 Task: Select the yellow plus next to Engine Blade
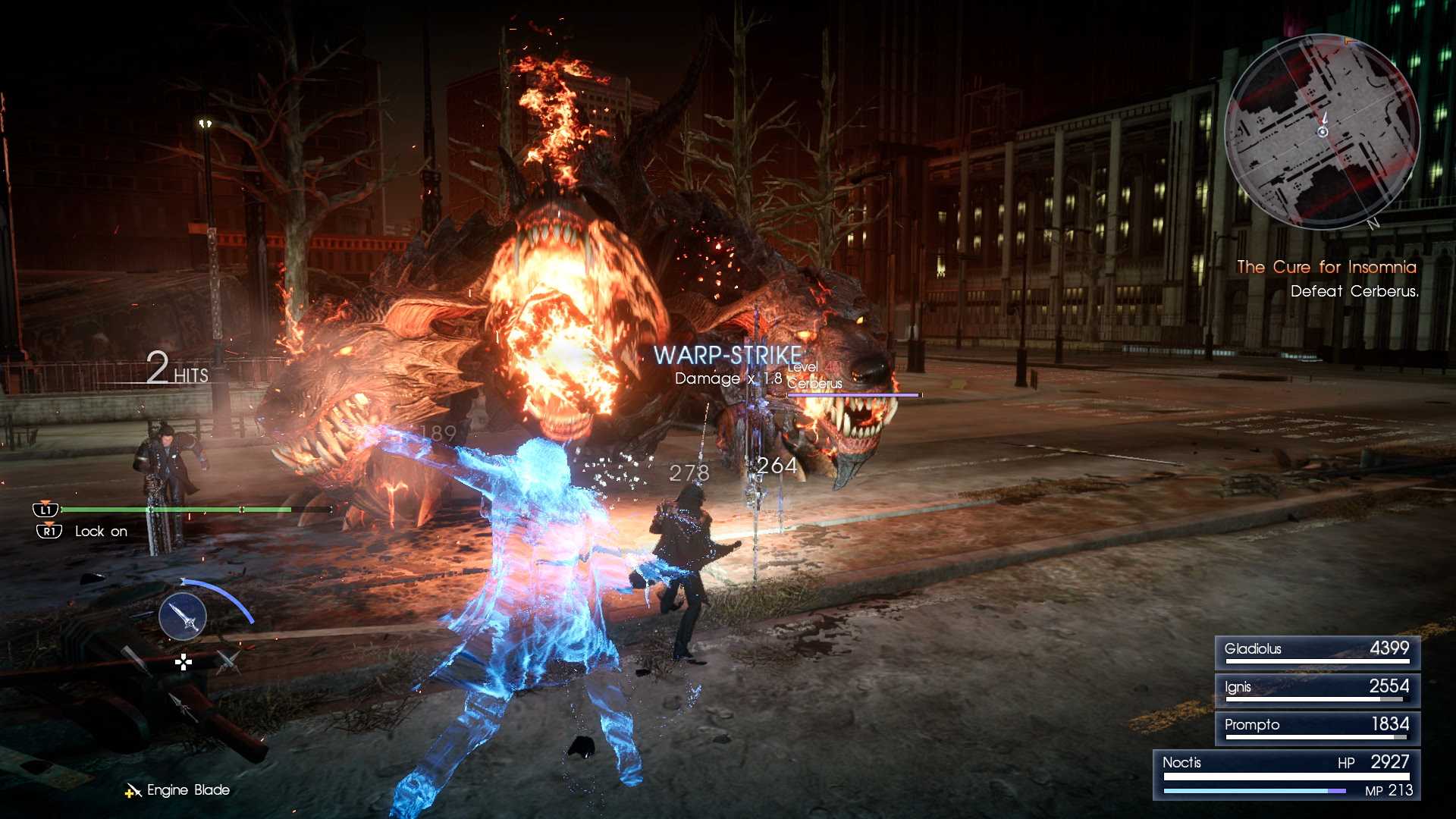pos(129,794)
